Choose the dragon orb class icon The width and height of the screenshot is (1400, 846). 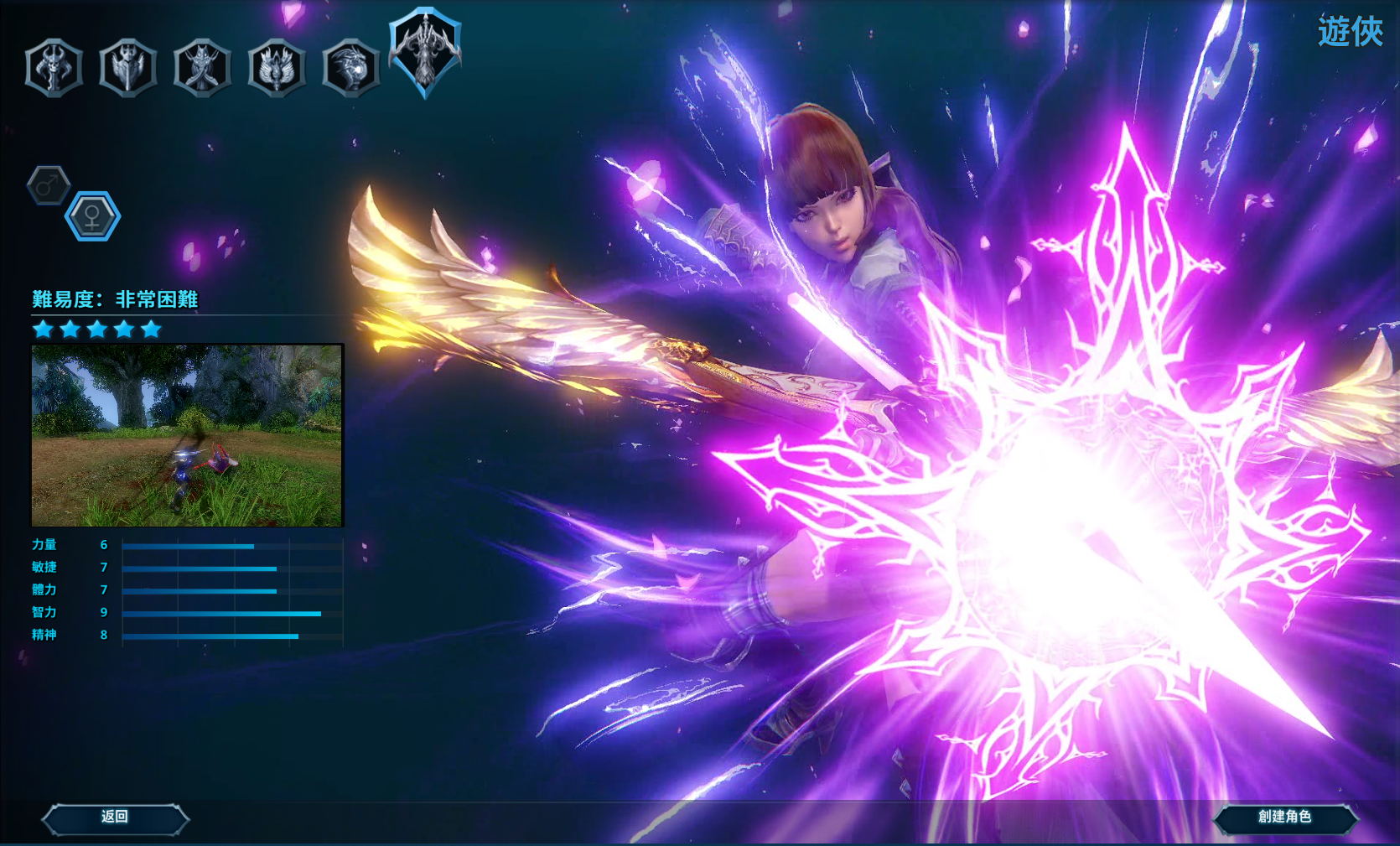[350, 68]
